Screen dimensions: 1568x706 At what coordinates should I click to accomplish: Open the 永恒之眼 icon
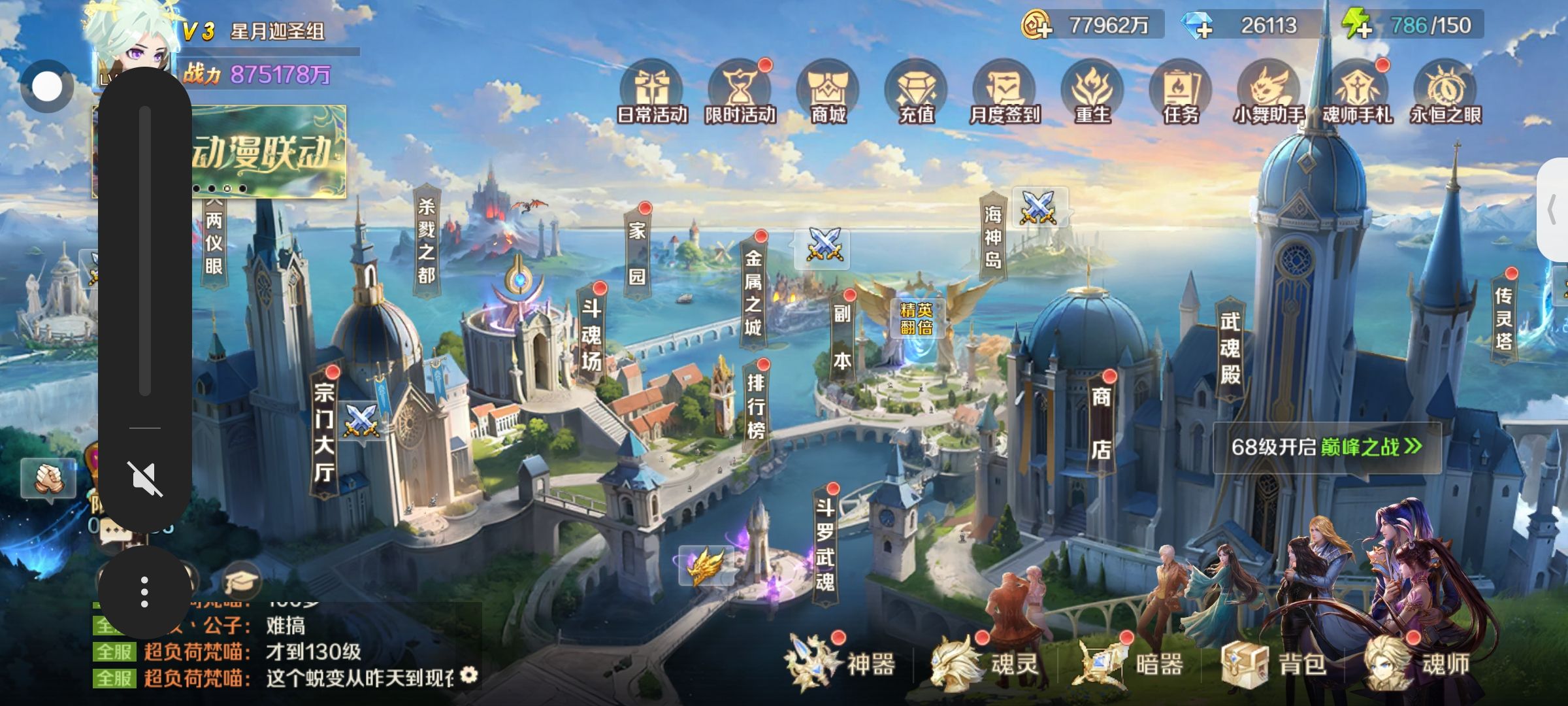pos(1445,93)
